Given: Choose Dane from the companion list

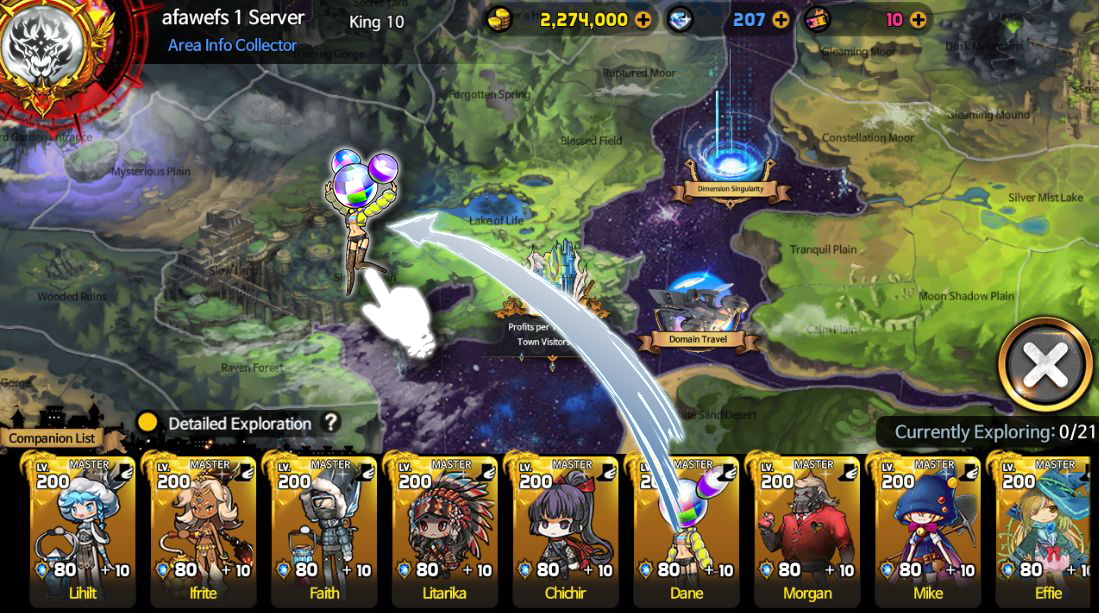Looking at the screenshot, I should (x=686, y=530).
